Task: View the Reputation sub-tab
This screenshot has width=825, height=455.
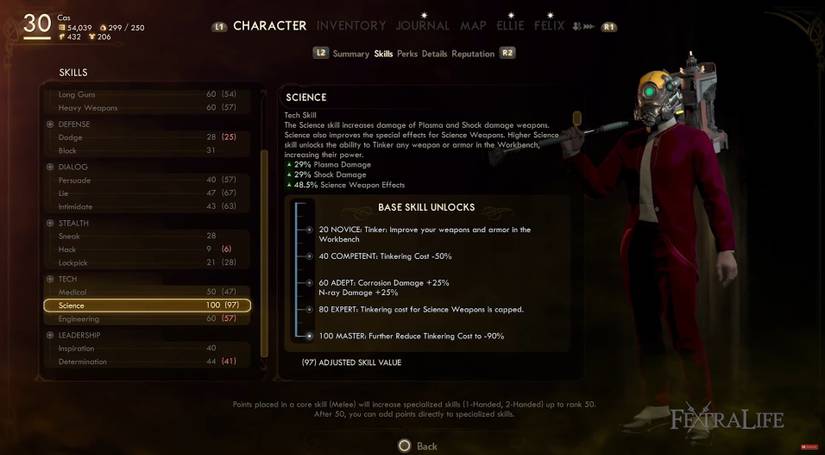Action: pyautogui.click(x=473, y=54)
